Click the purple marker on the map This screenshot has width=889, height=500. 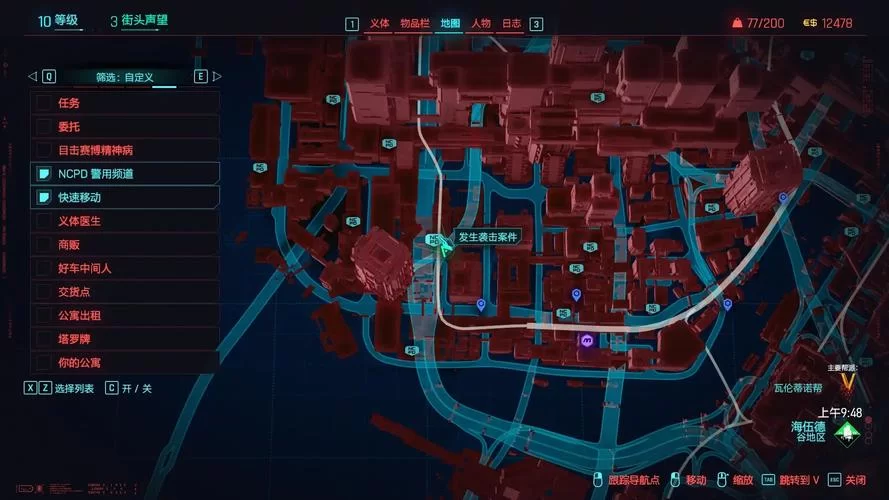coord(588,341)
